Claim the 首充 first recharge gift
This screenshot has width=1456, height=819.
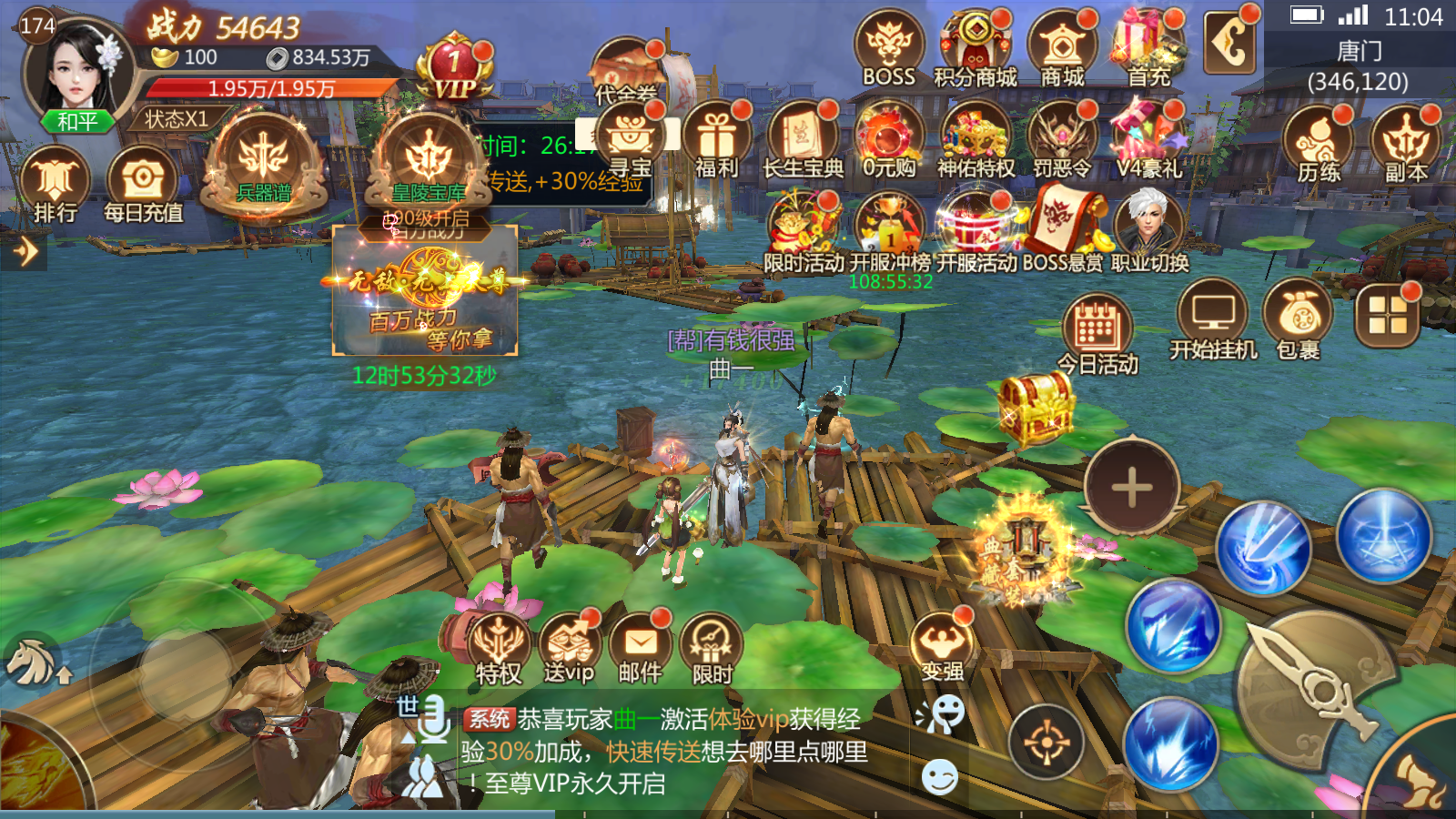pyautogui.click(x=1148, y=45)
